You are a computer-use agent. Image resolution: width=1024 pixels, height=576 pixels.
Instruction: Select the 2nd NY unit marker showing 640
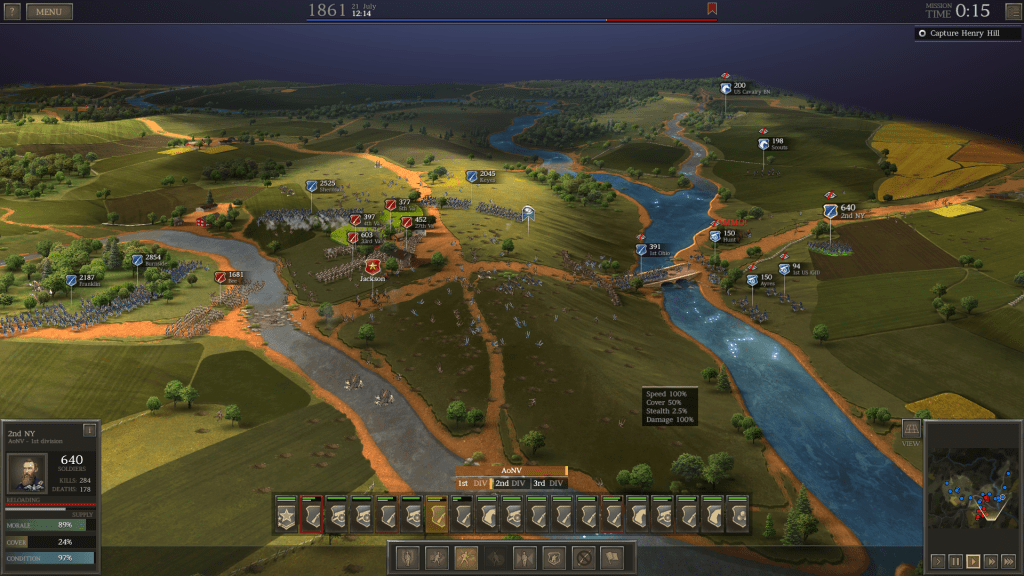(x=831, y=211)
